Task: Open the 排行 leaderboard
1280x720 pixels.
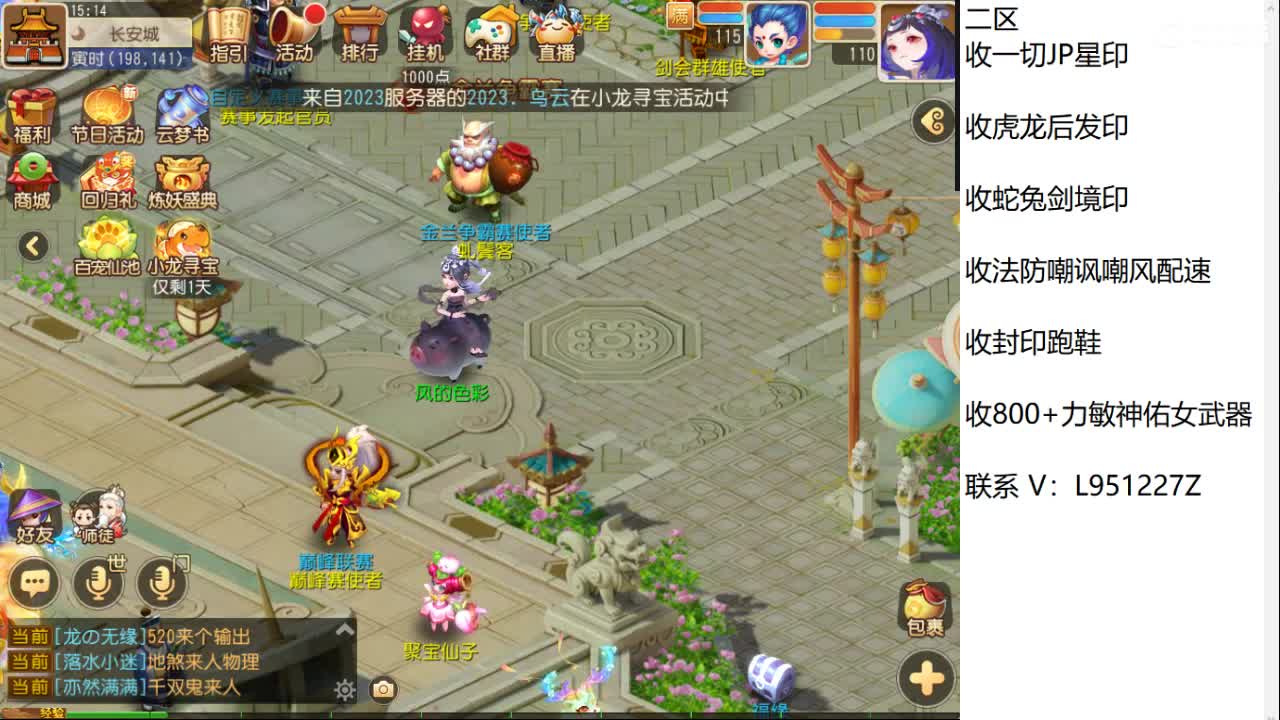Action: point(360,35)
